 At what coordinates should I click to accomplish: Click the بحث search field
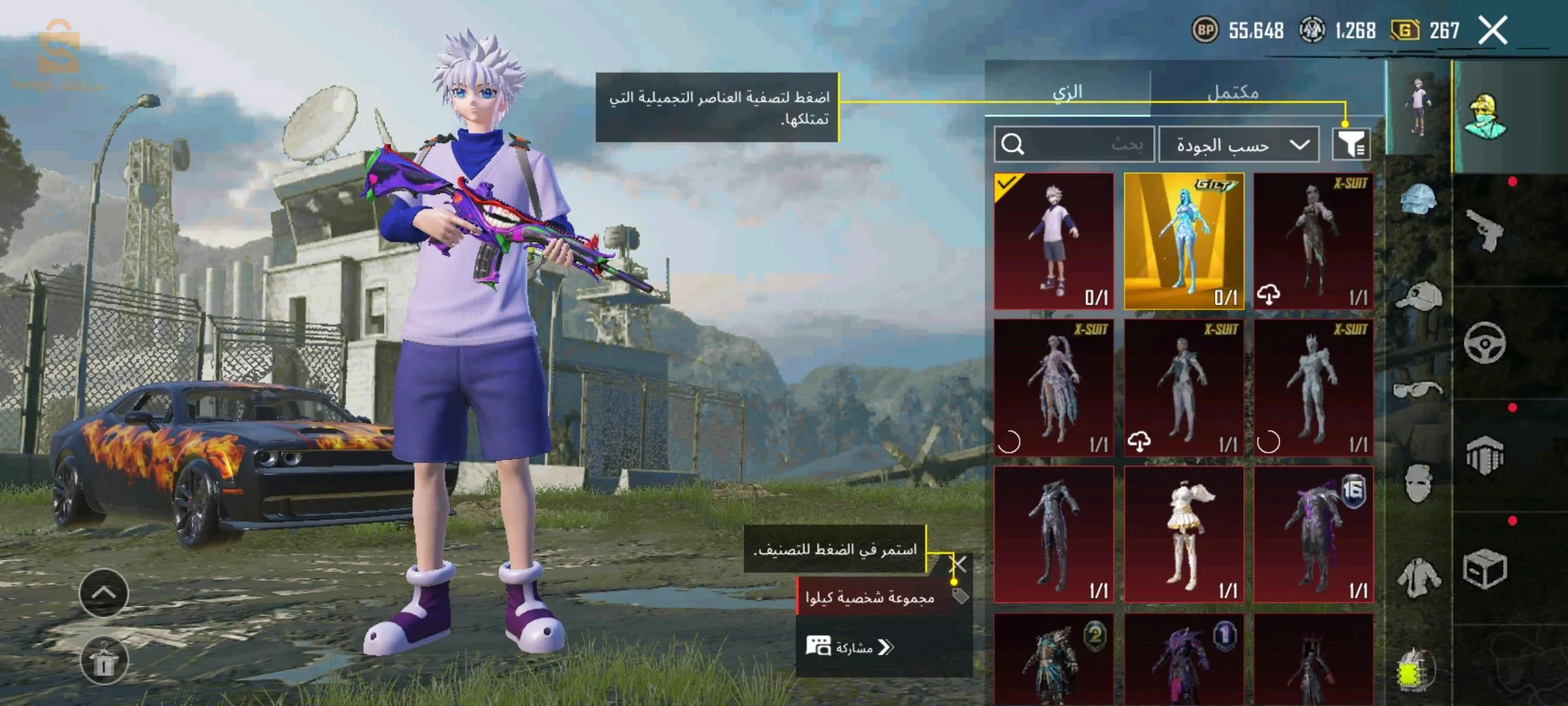click(x=1075, y=144)
